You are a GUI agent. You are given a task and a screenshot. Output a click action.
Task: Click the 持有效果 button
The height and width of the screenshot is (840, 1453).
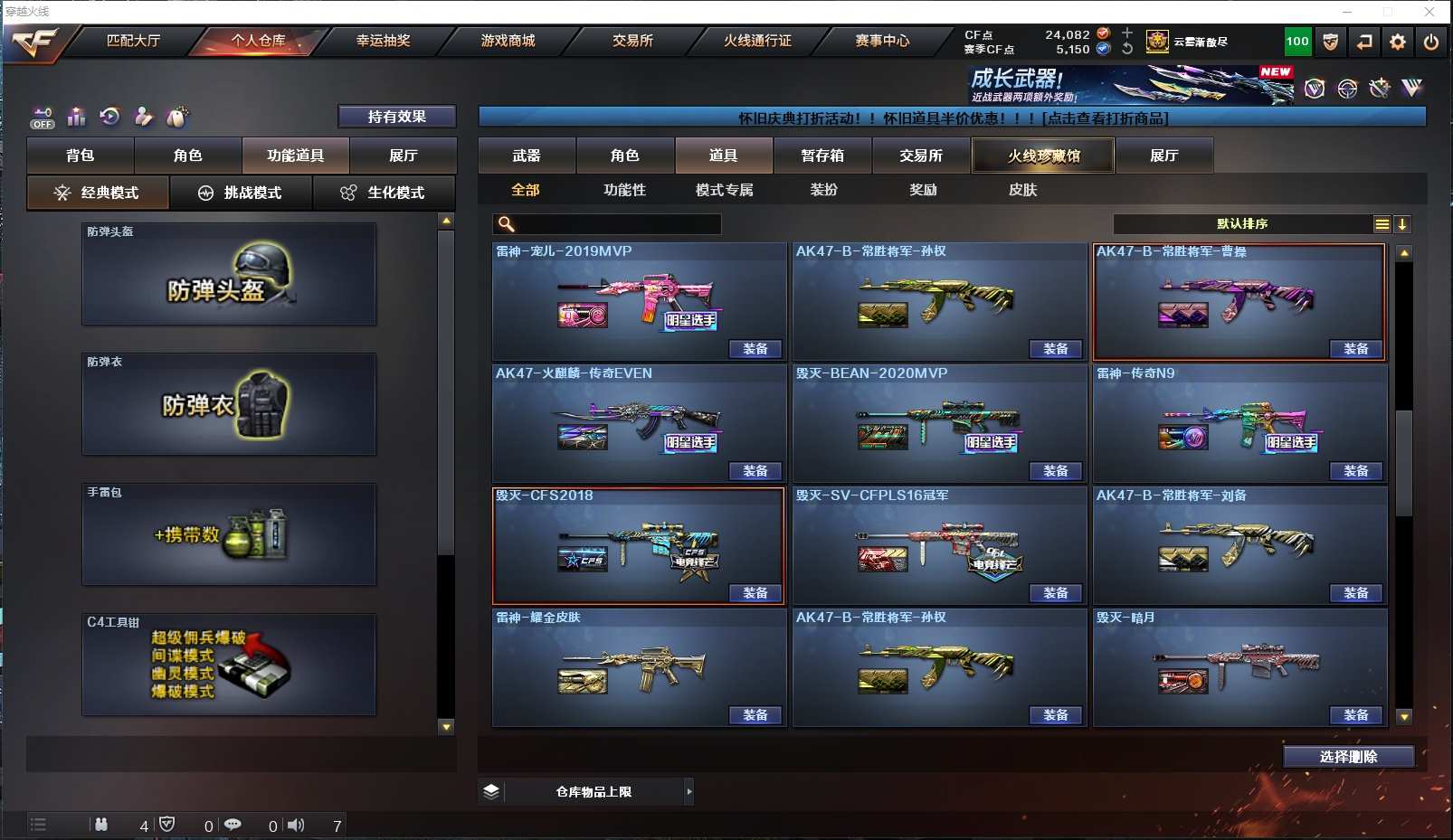point(396,117)
